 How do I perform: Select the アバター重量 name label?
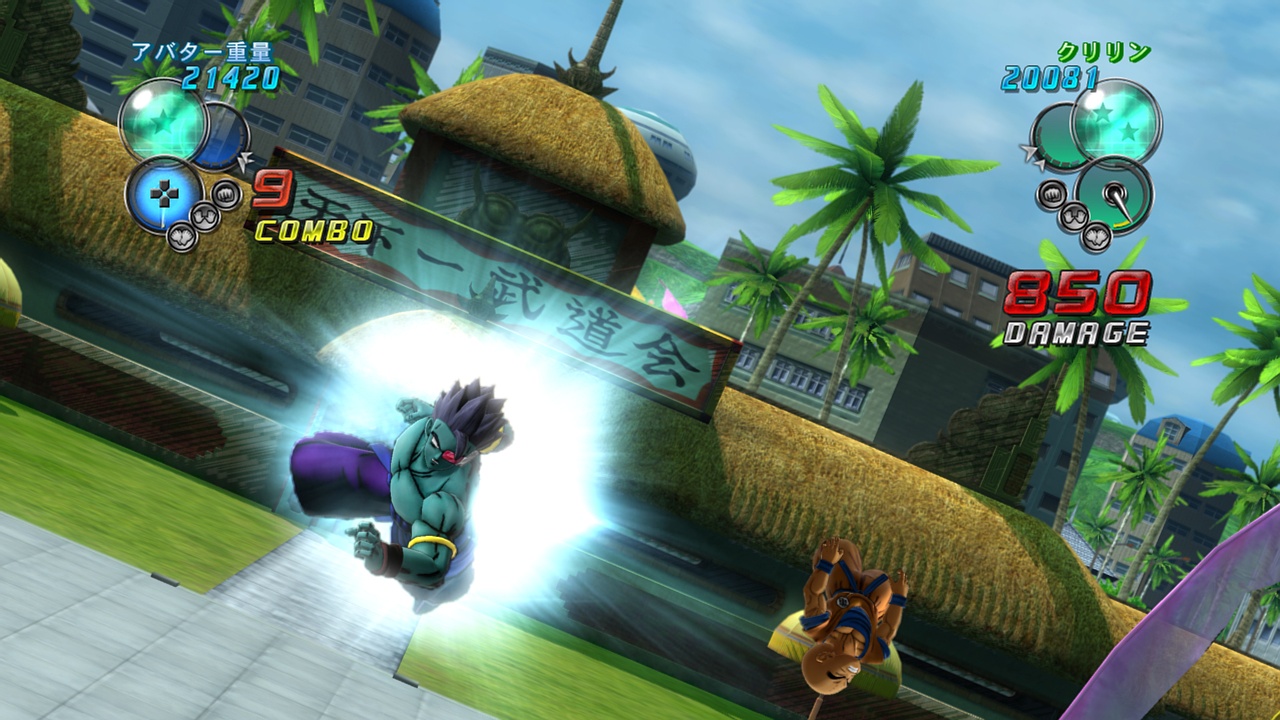click(x=202, y=52)
